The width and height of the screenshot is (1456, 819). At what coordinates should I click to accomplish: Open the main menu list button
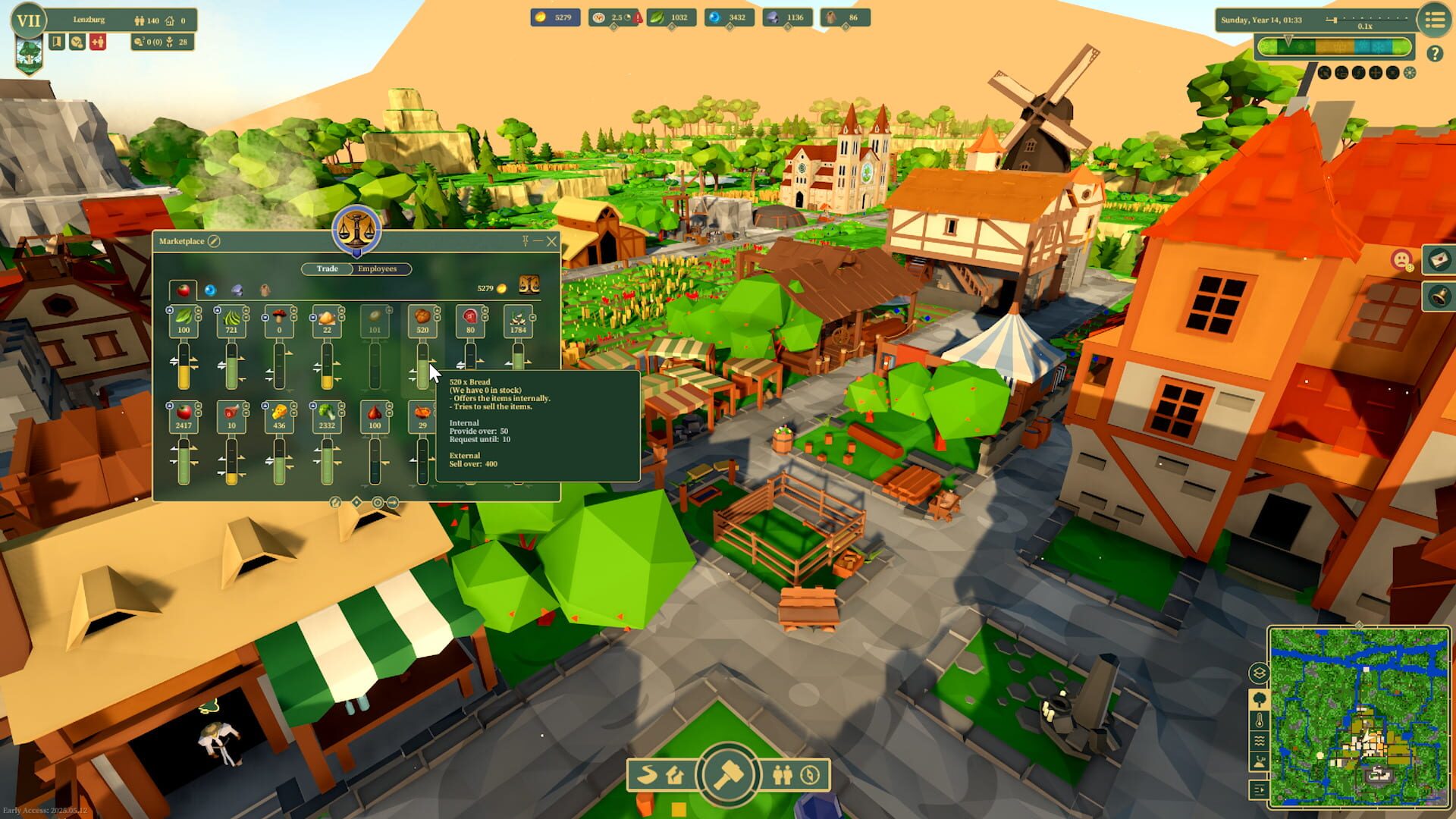(1434, 20)
